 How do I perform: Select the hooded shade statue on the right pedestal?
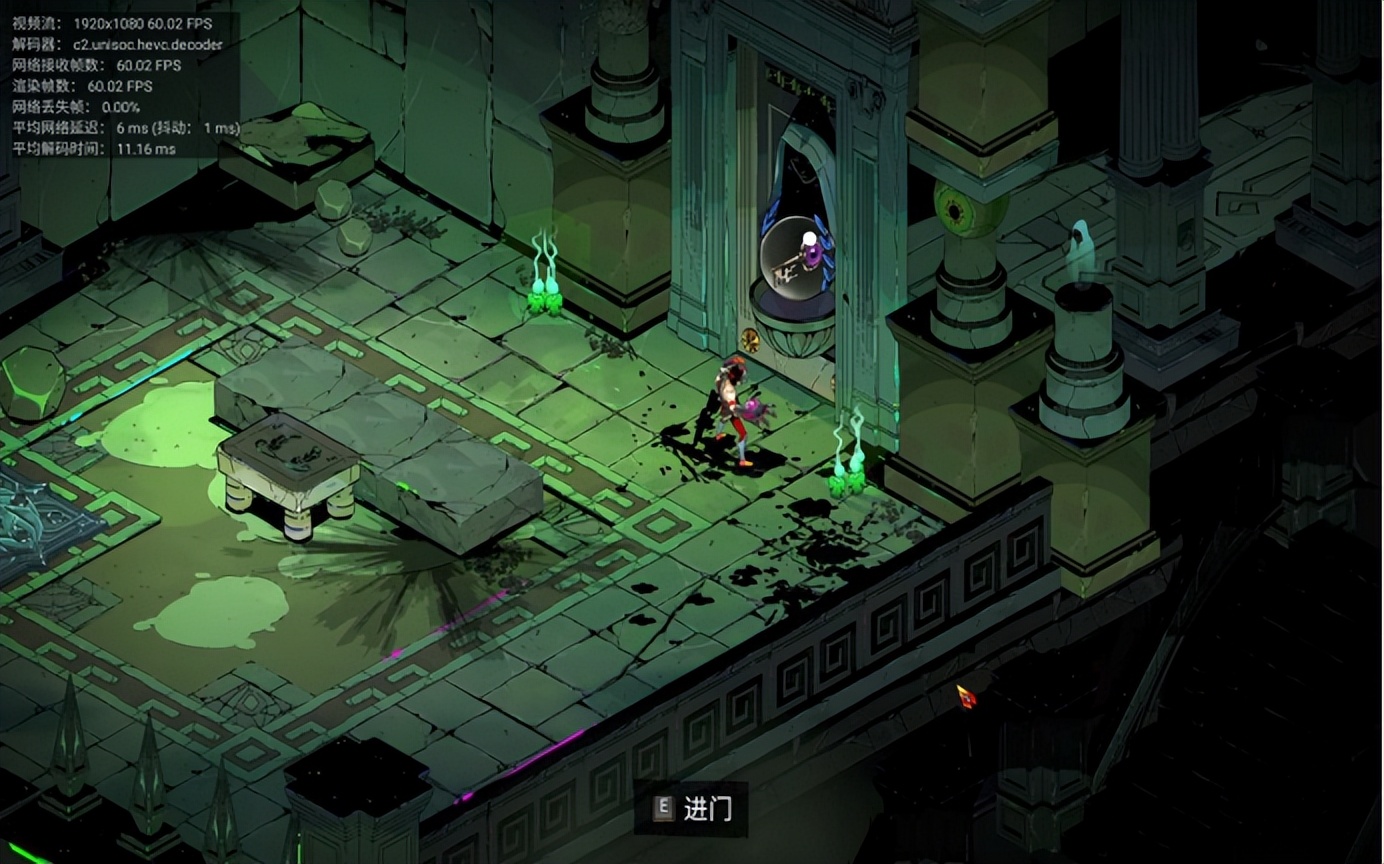pos(1083,245)
